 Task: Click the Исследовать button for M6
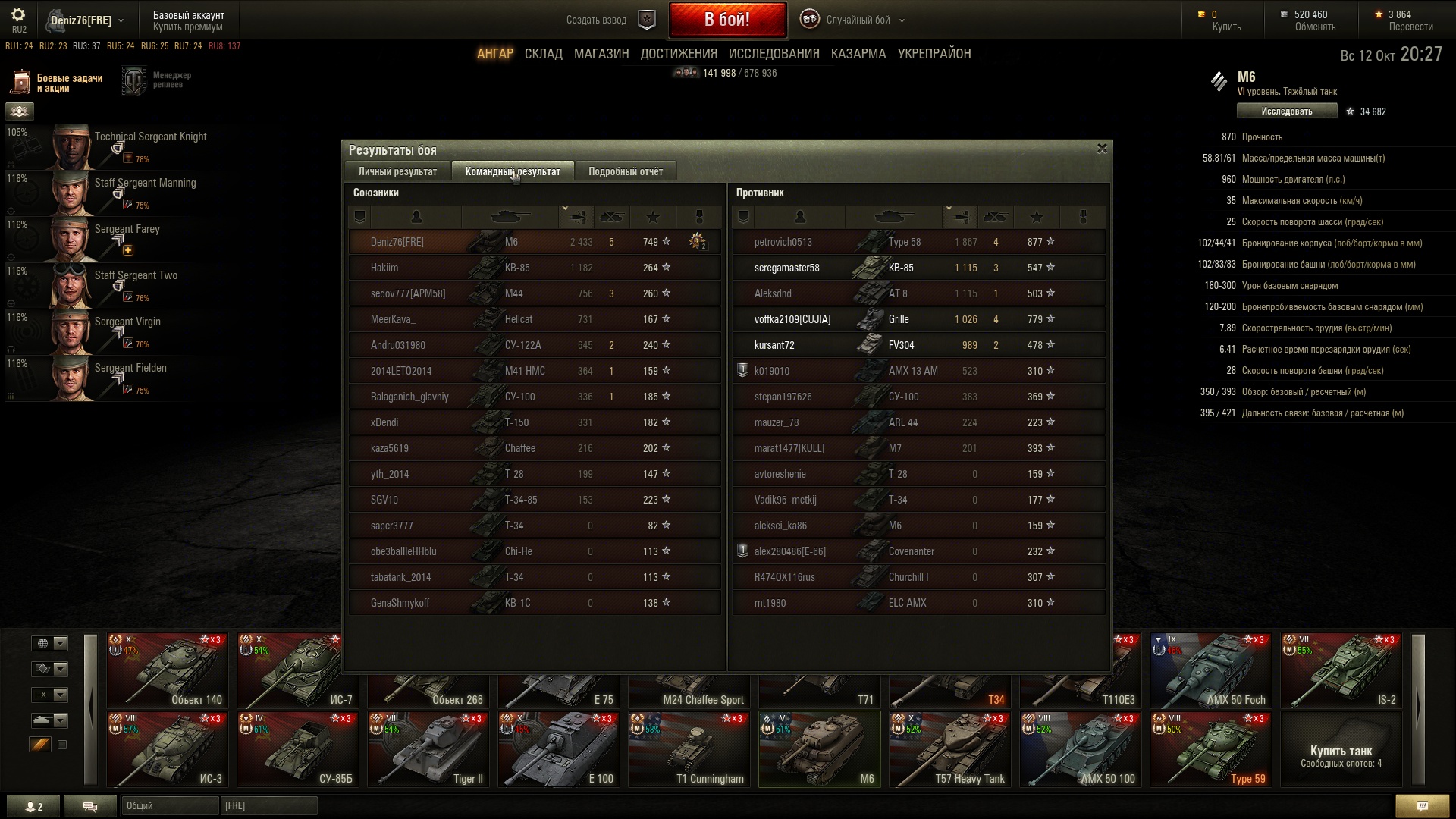[1286, 111]
